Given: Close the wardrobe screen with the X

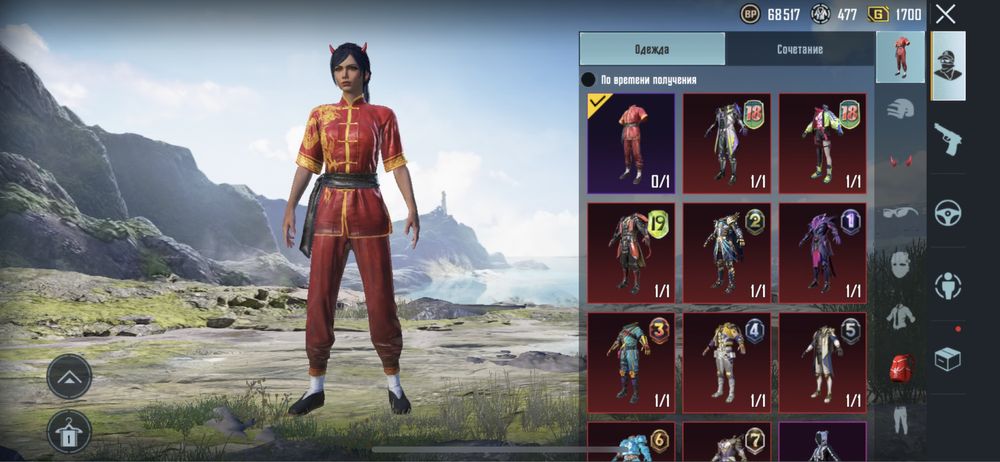Looking at the screenshot, I should click(x=945, y=14).
